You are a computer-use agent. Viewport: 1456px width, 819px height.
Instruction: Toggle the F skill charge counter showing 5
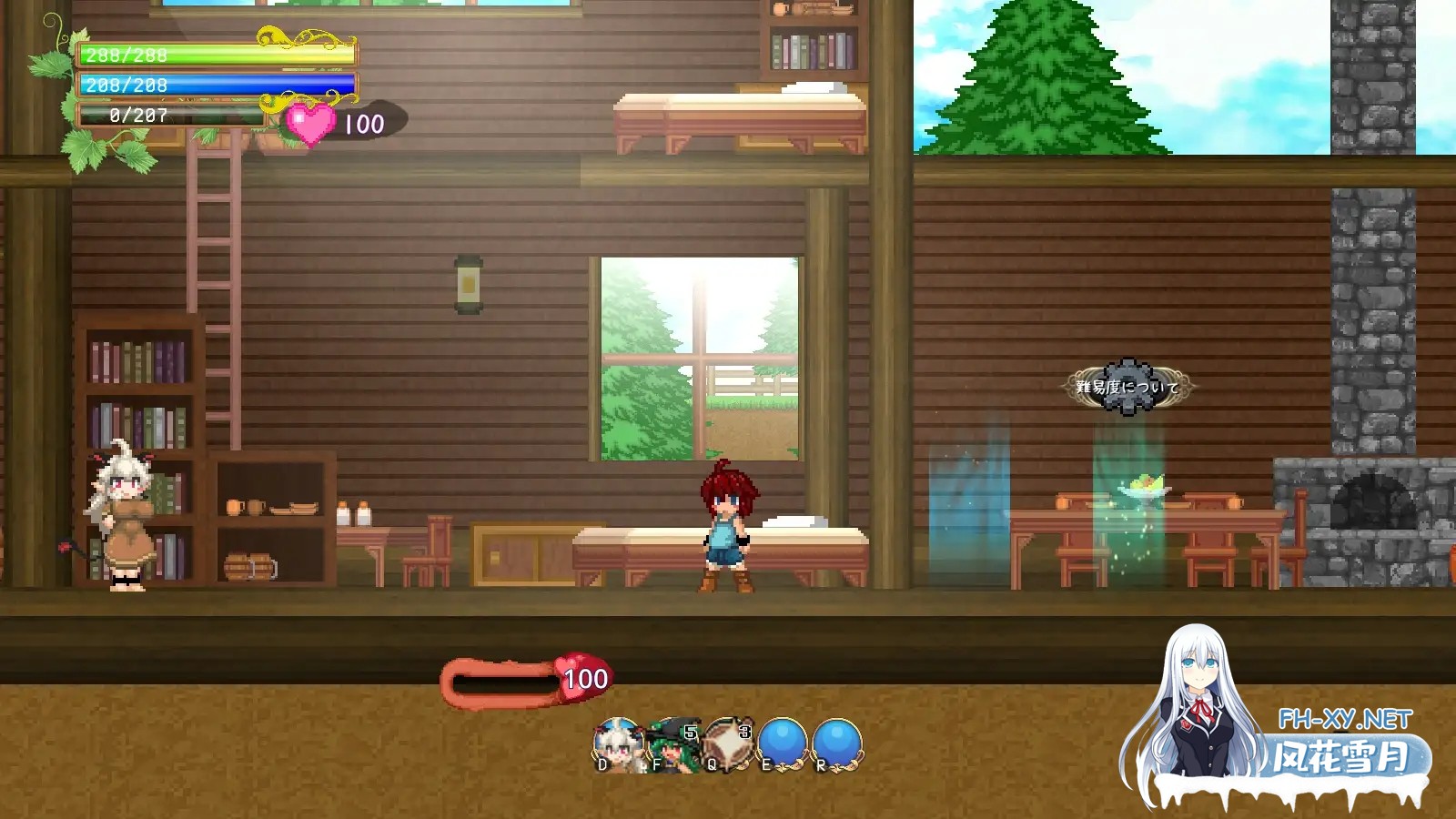pos(690,733)
